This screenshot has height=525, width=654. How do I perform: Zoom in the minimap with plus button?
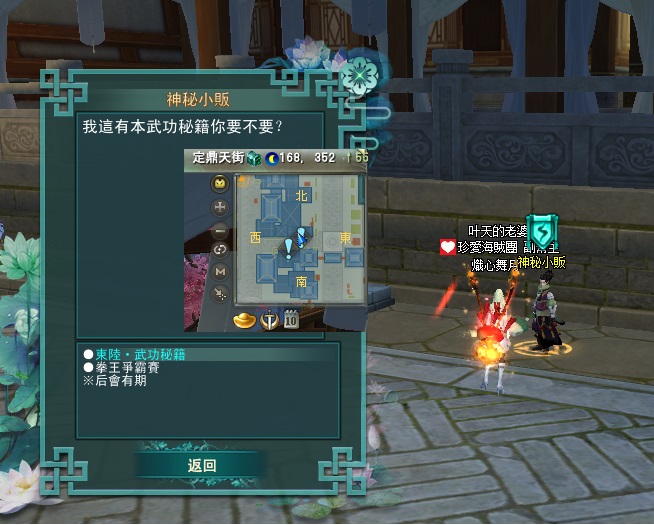221,207
